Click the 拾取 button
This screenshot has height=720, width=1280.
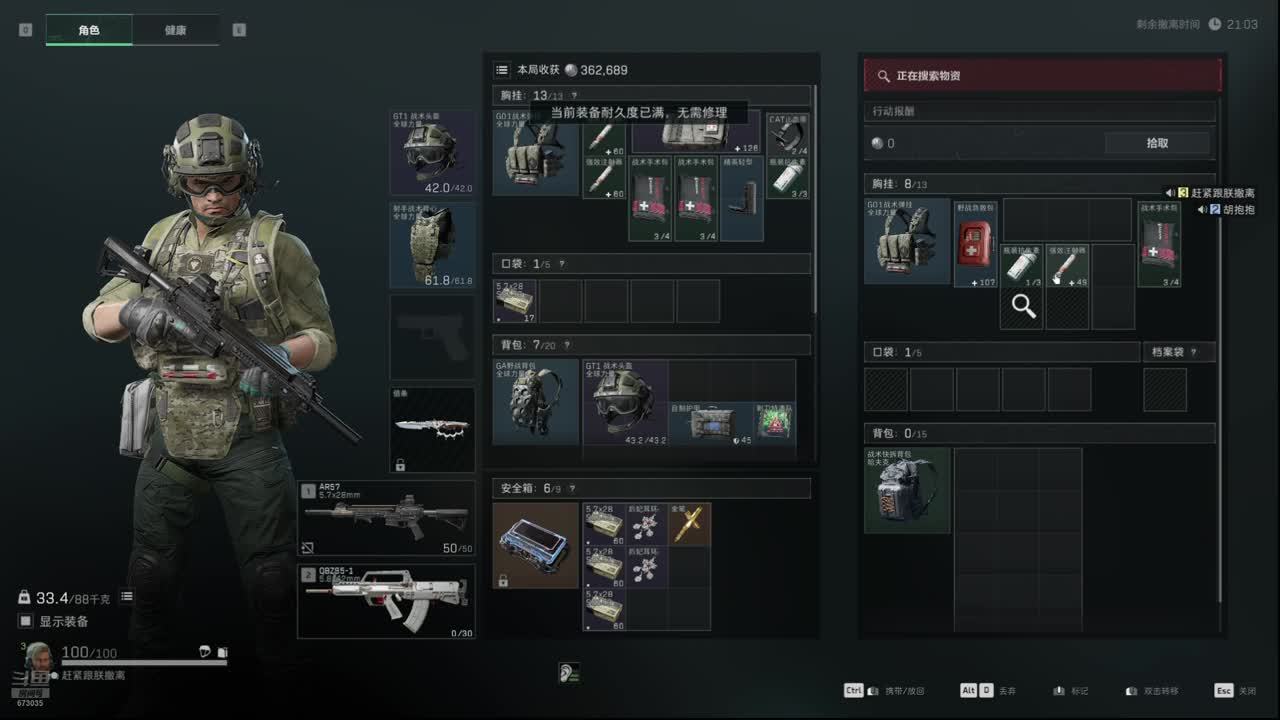(1157, 143)
